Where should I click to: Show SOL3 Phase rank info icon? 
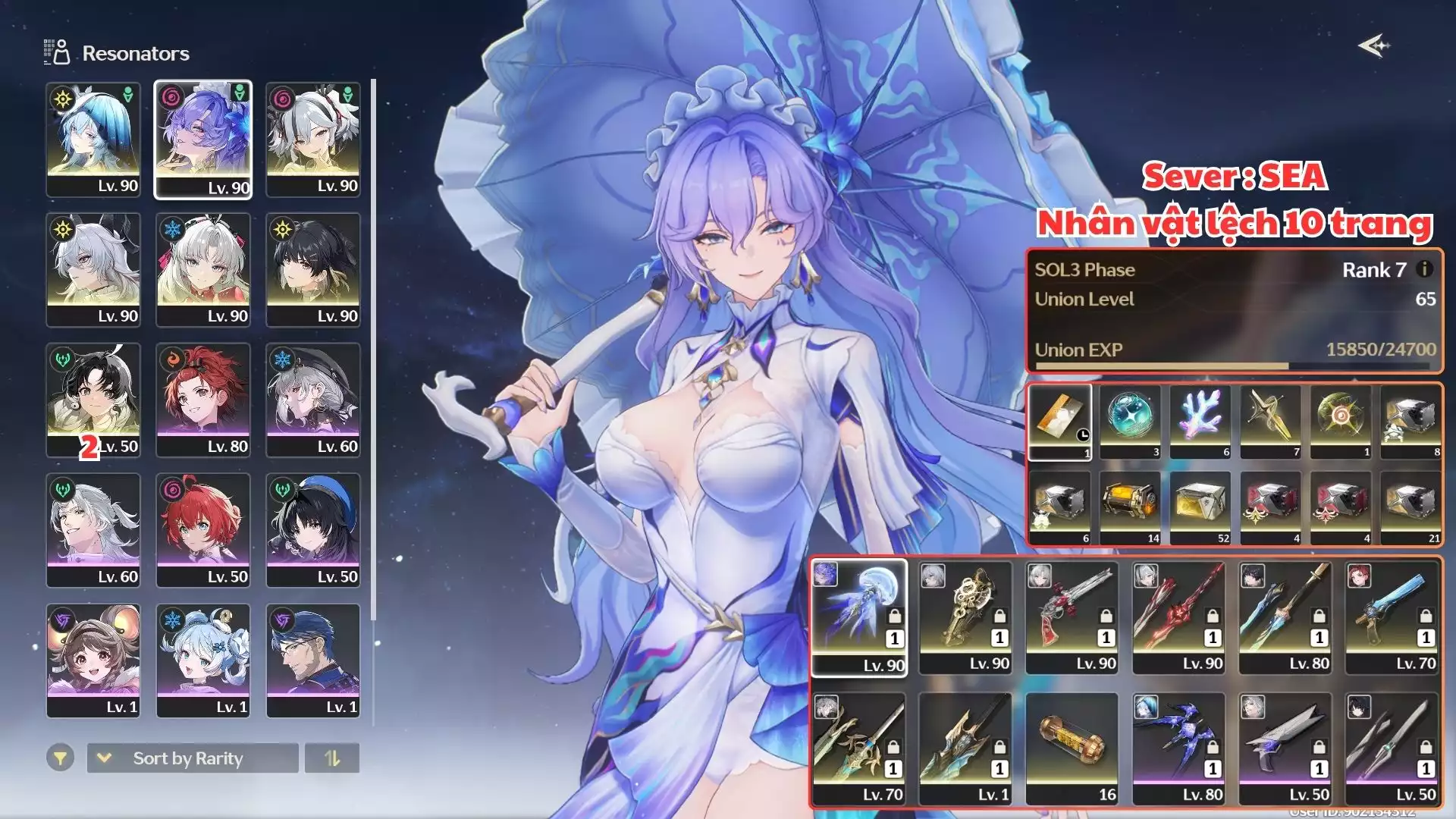pyautogui.click(x=1424, y=269)
